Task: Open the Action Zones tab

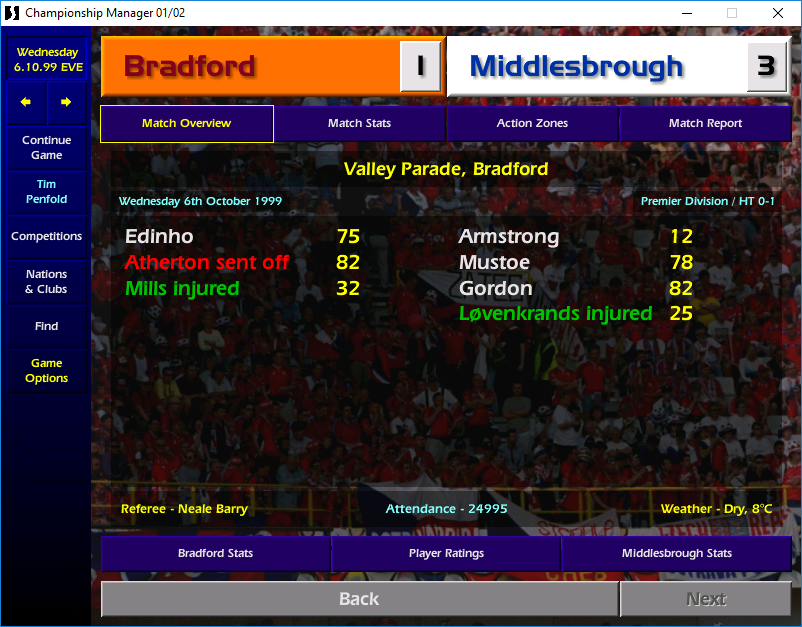Action: (532, 123)
